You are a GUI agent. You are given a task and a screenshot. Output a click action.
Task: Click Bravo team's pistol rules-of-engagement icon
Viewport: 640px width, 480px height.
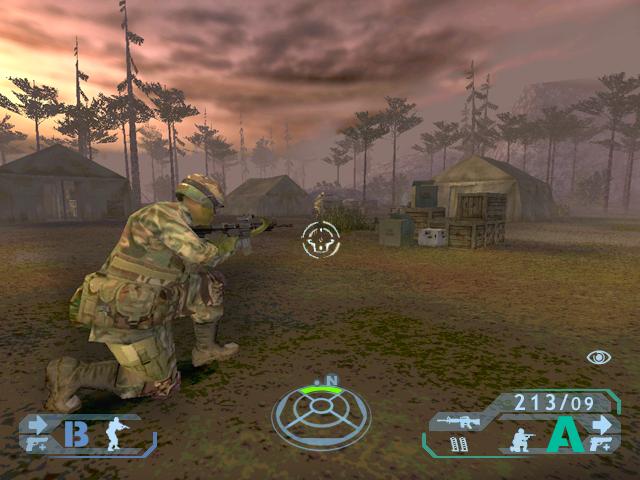[x=37, y=444]
